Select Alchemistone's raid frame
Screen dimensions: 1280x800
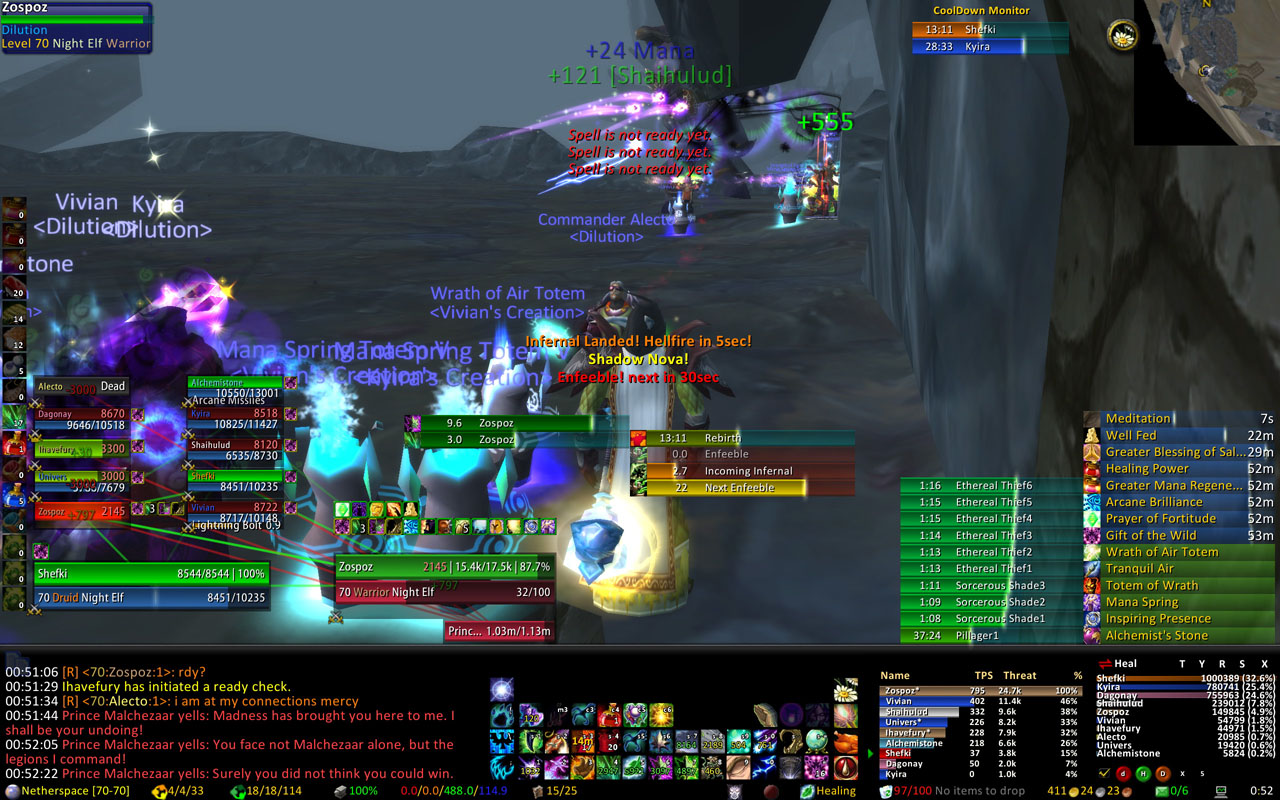coord(235,387)
